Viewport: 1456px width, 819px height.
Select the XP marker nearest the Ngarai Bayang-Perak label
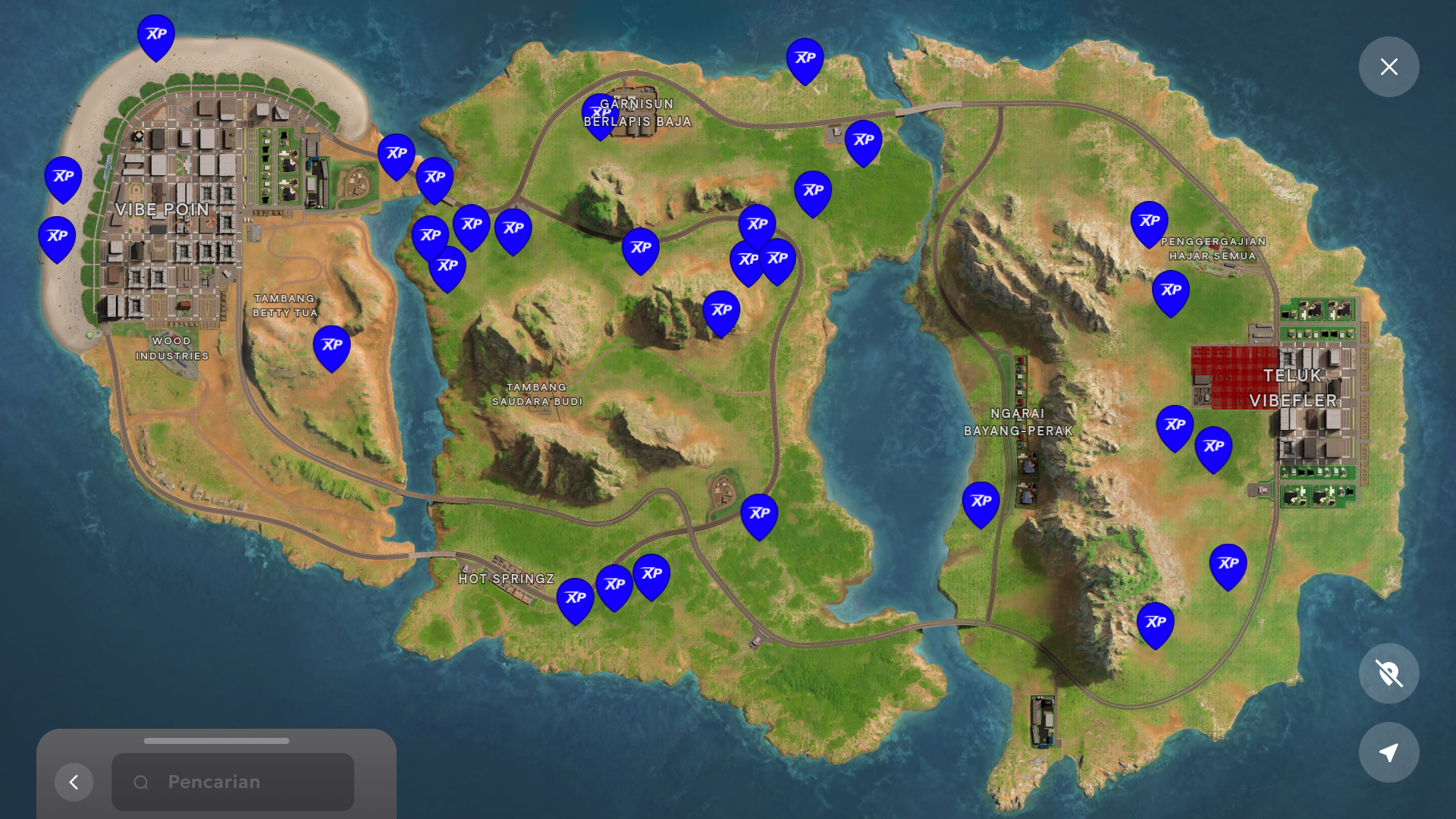pos(981,502)
